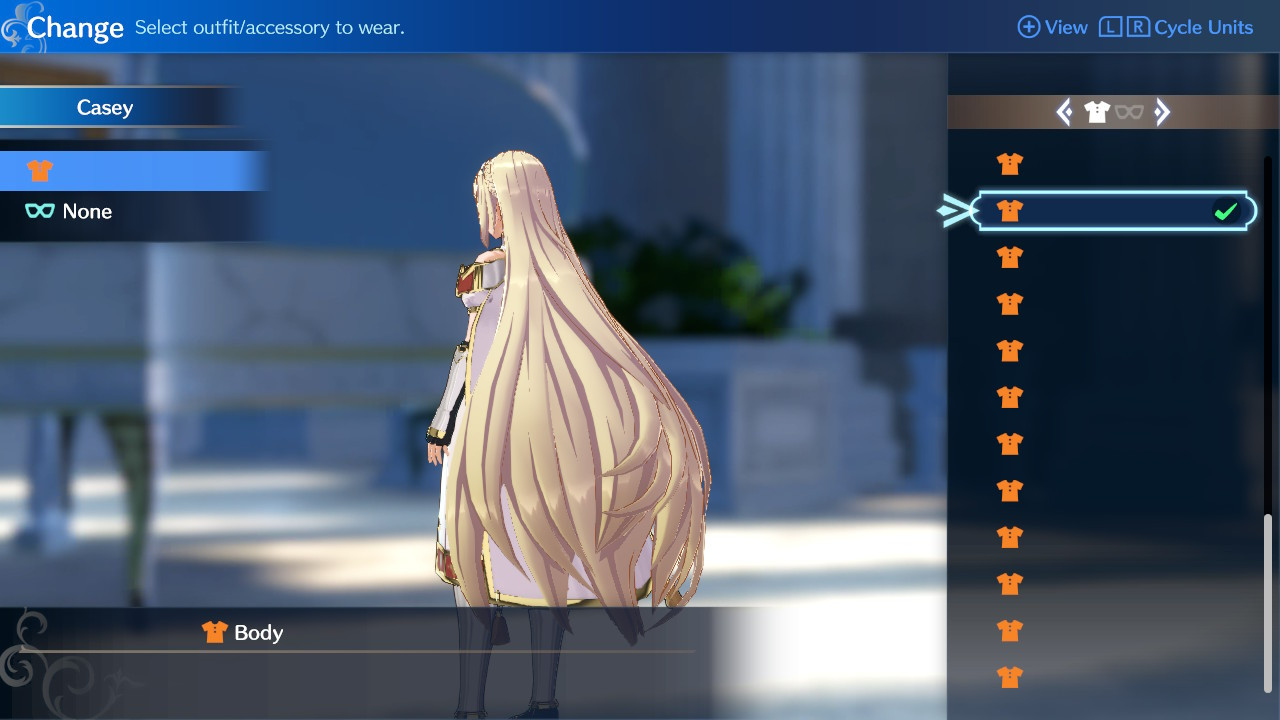Screen dimensions: 1280x720
Task: Select the last visible outfit at the bottom
Action: click(x=1009, y=677)
